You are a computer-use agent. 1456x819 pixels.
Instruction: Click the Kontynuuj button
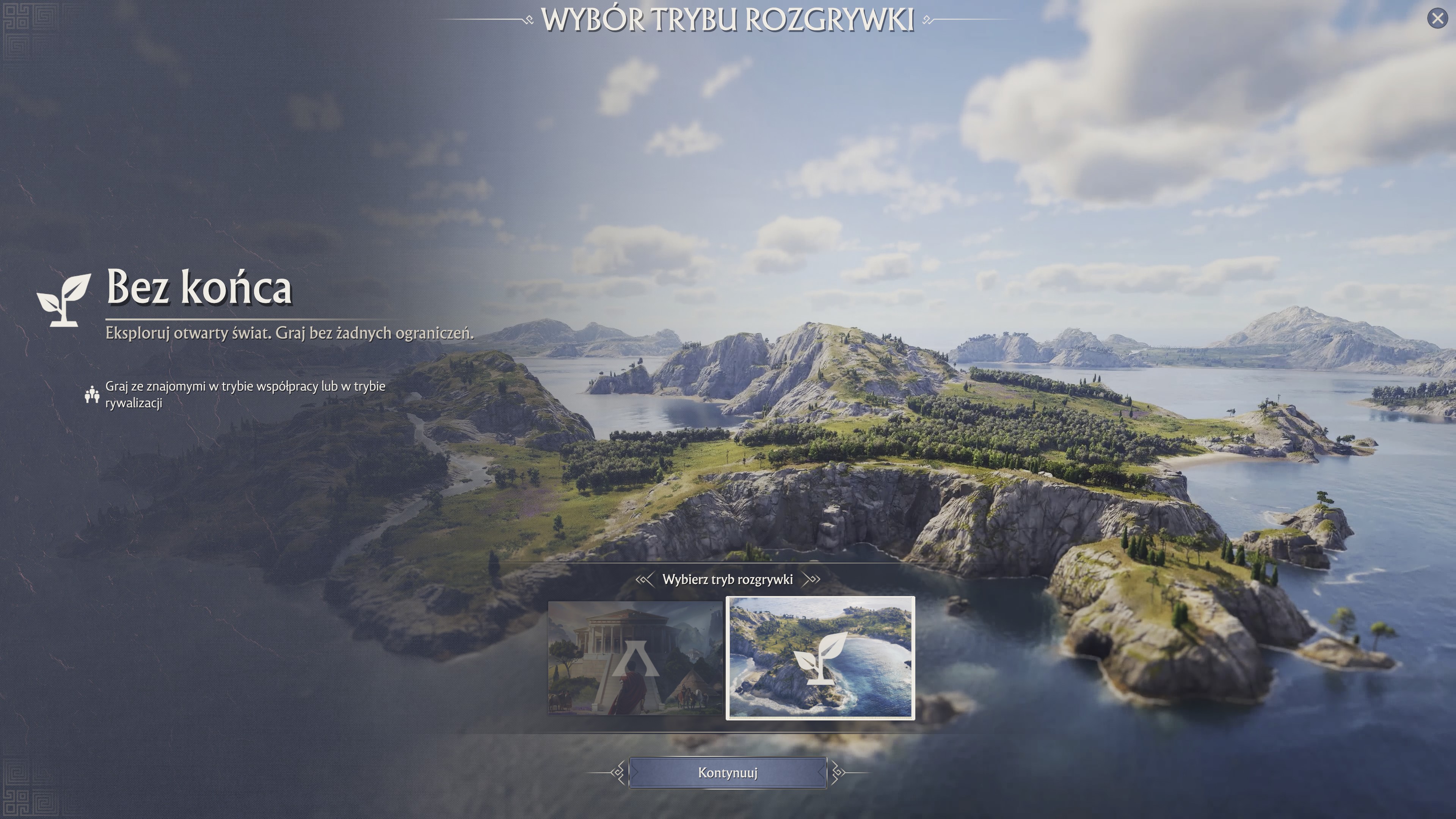pyautogui.click(x=728, y=773)
